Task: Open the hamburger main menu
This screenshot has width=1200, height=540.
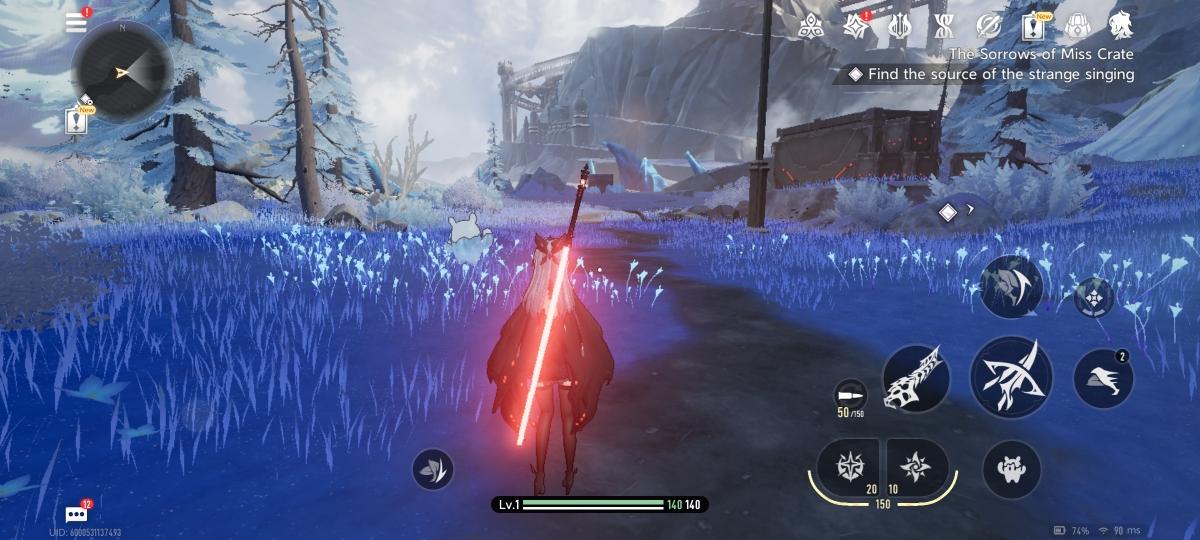Action: pyautogui.click(x=77, y=23)
